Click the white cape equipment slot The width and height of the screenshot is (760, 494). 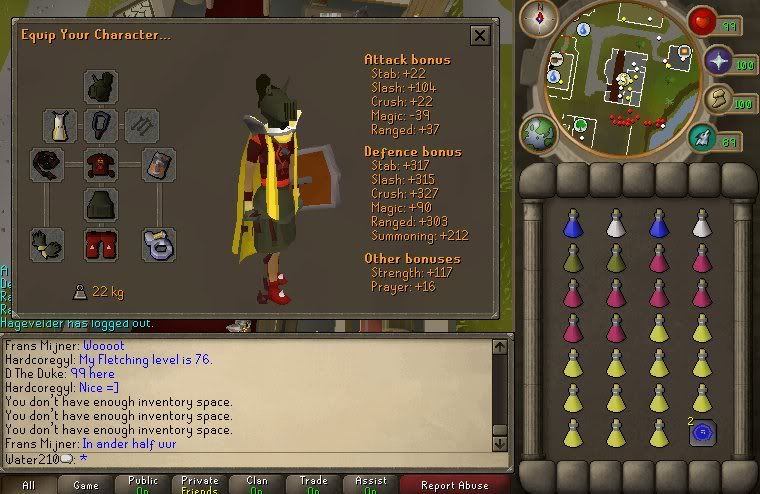click(x=60, y=126)
